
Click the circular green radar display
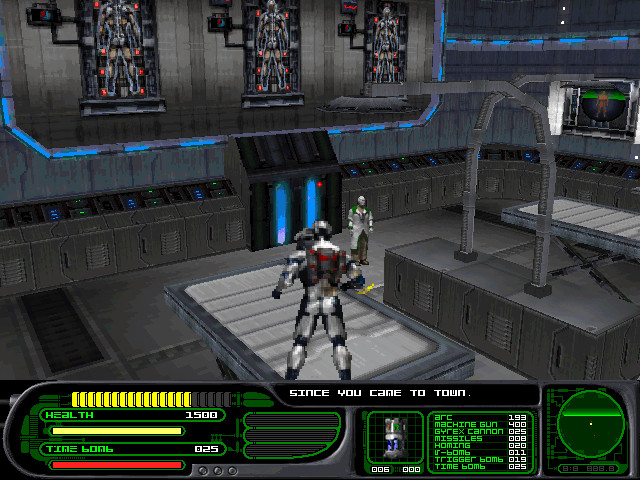point(590,423)
